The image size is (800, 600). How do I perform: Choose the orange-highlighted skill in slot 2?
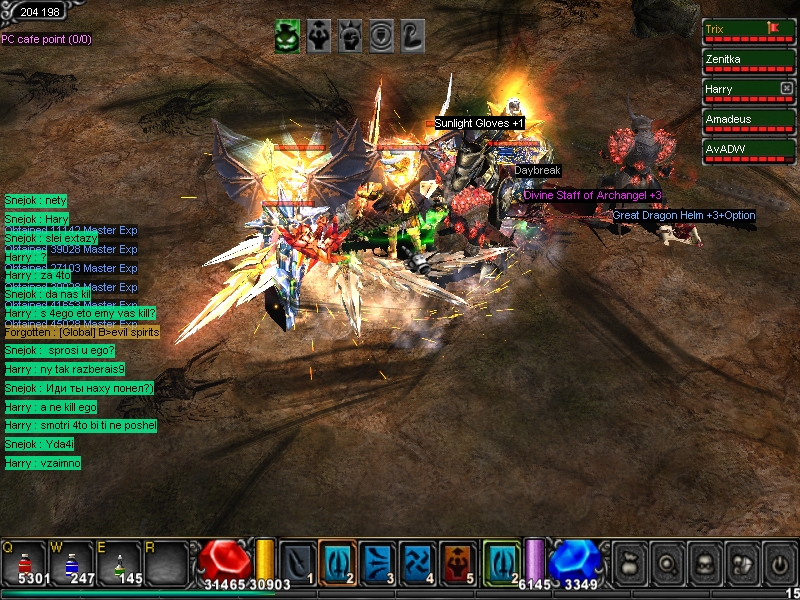tap(337, 560)
